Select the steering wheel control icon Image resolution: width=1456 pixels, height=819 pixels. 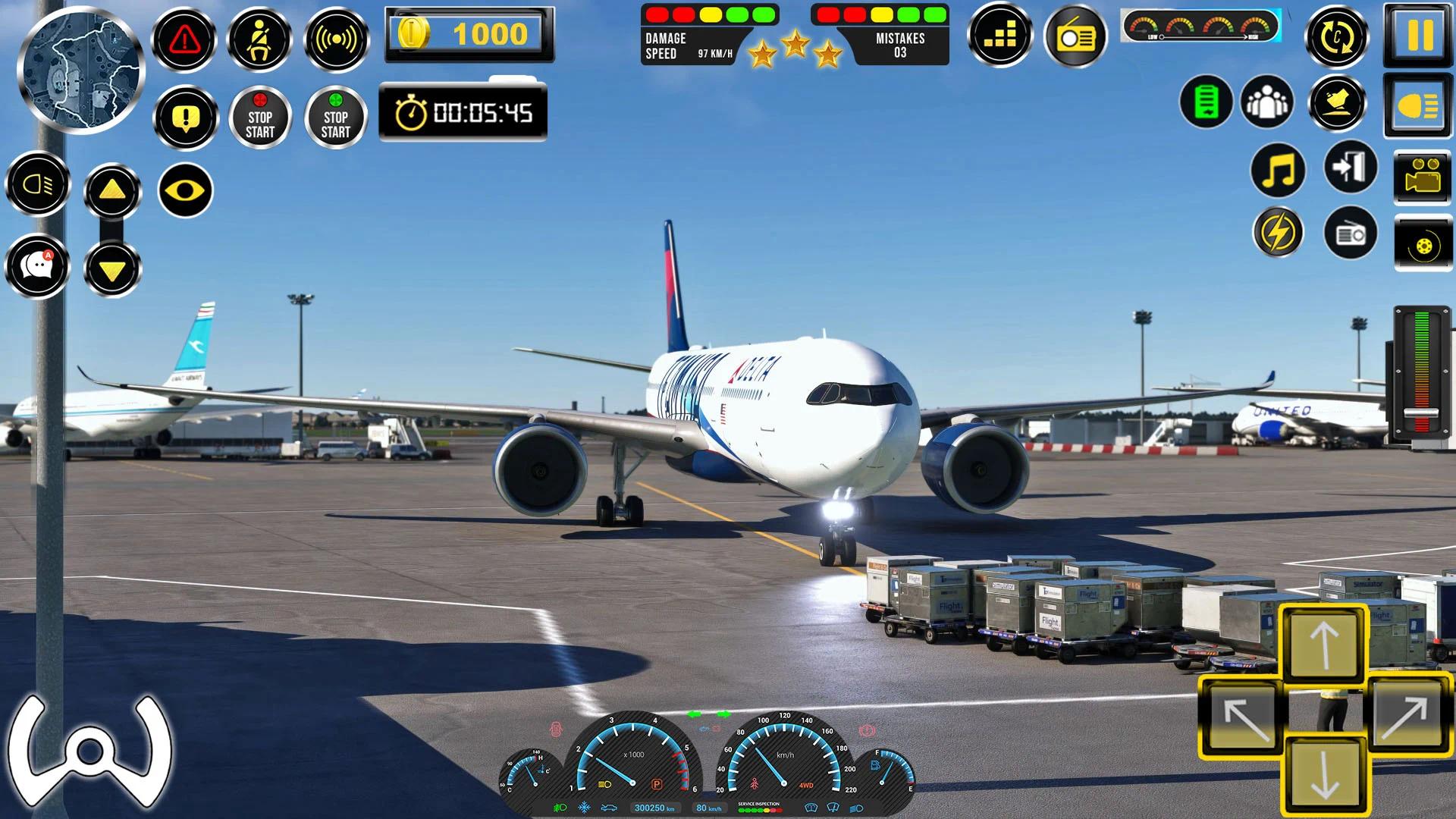89,748
